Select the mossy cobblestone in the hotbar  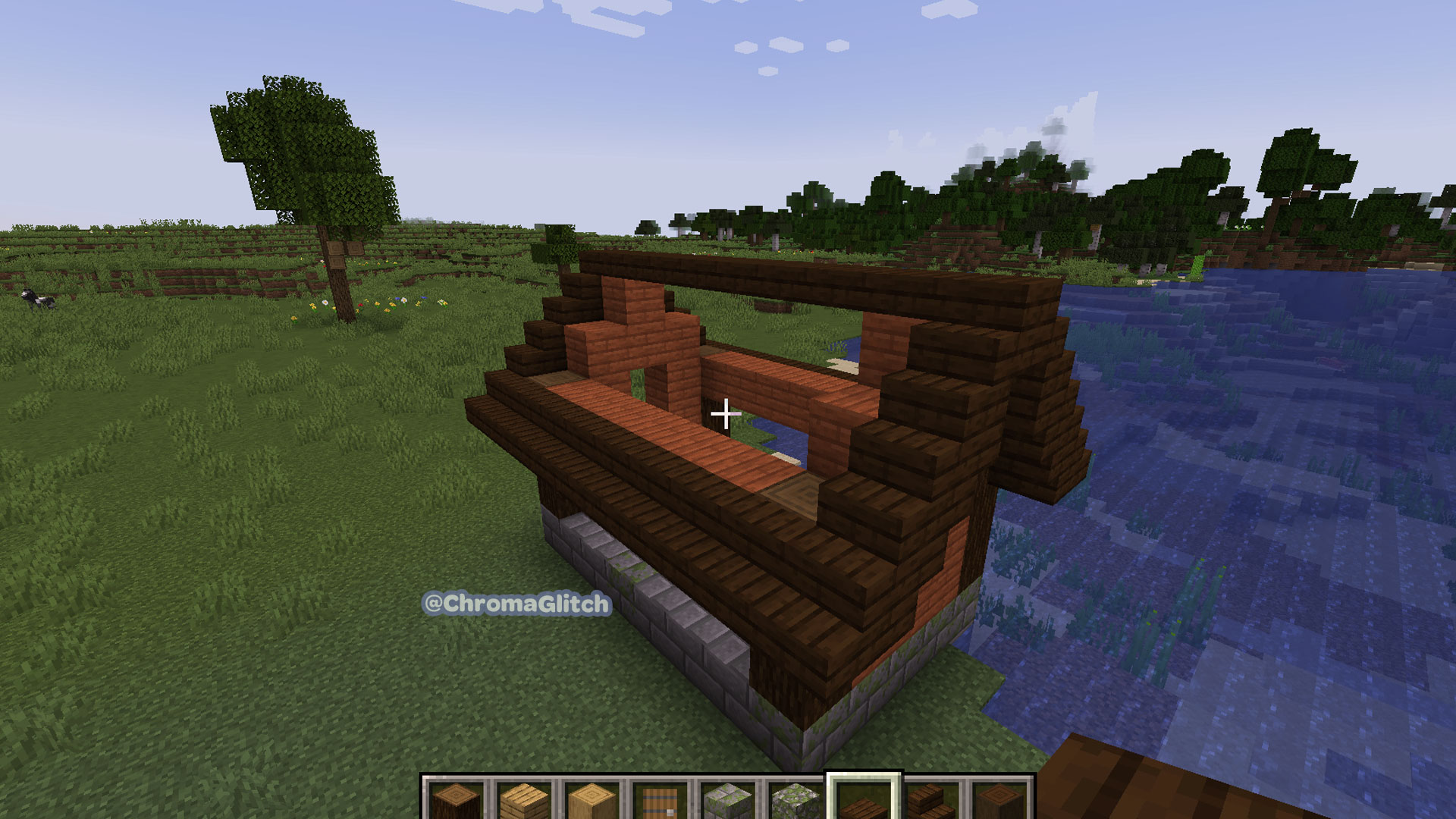[798, 802]
